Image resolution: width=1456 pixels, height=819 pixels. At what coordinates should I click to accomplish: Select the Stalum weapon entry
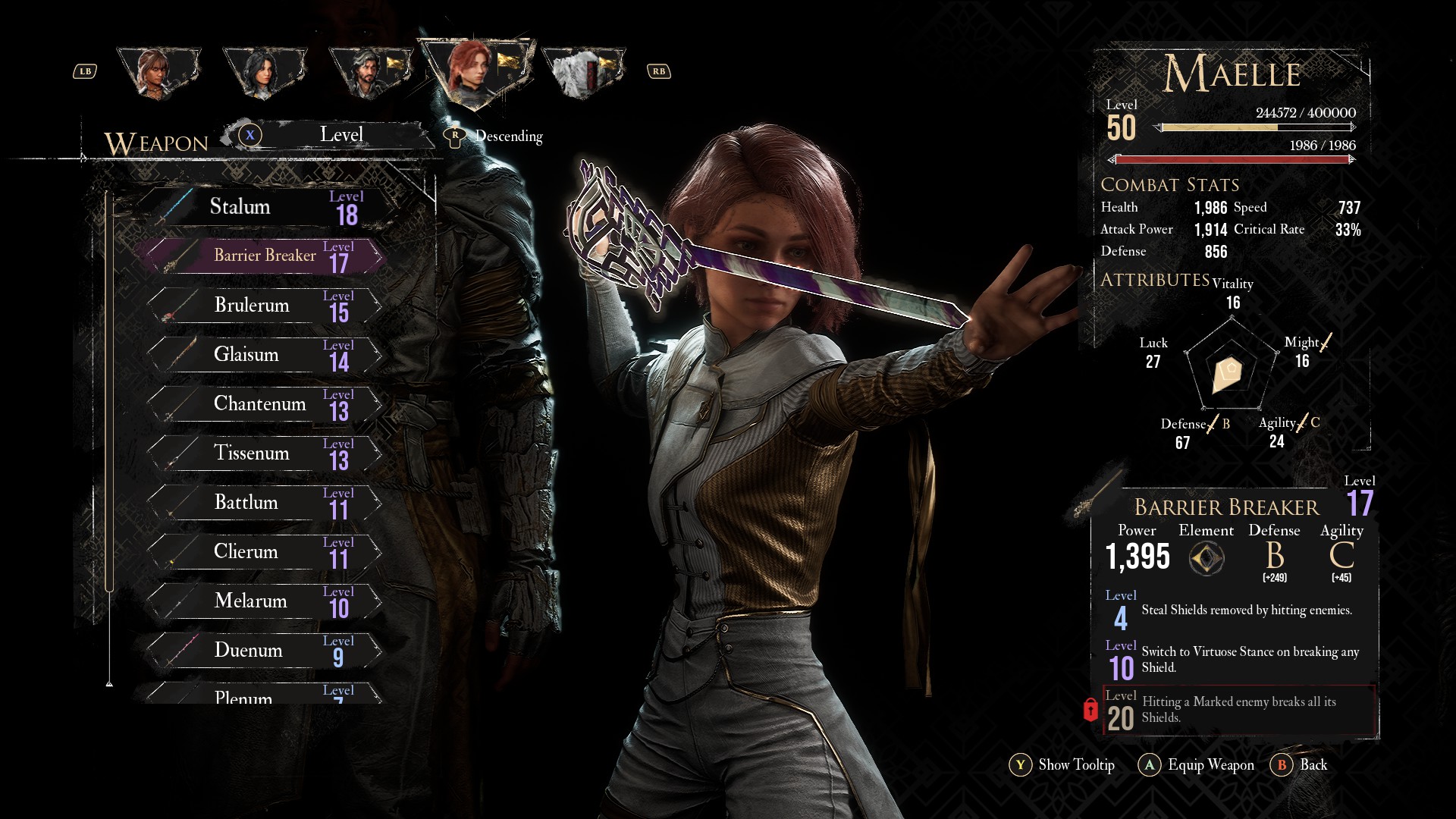pos(265,207)
